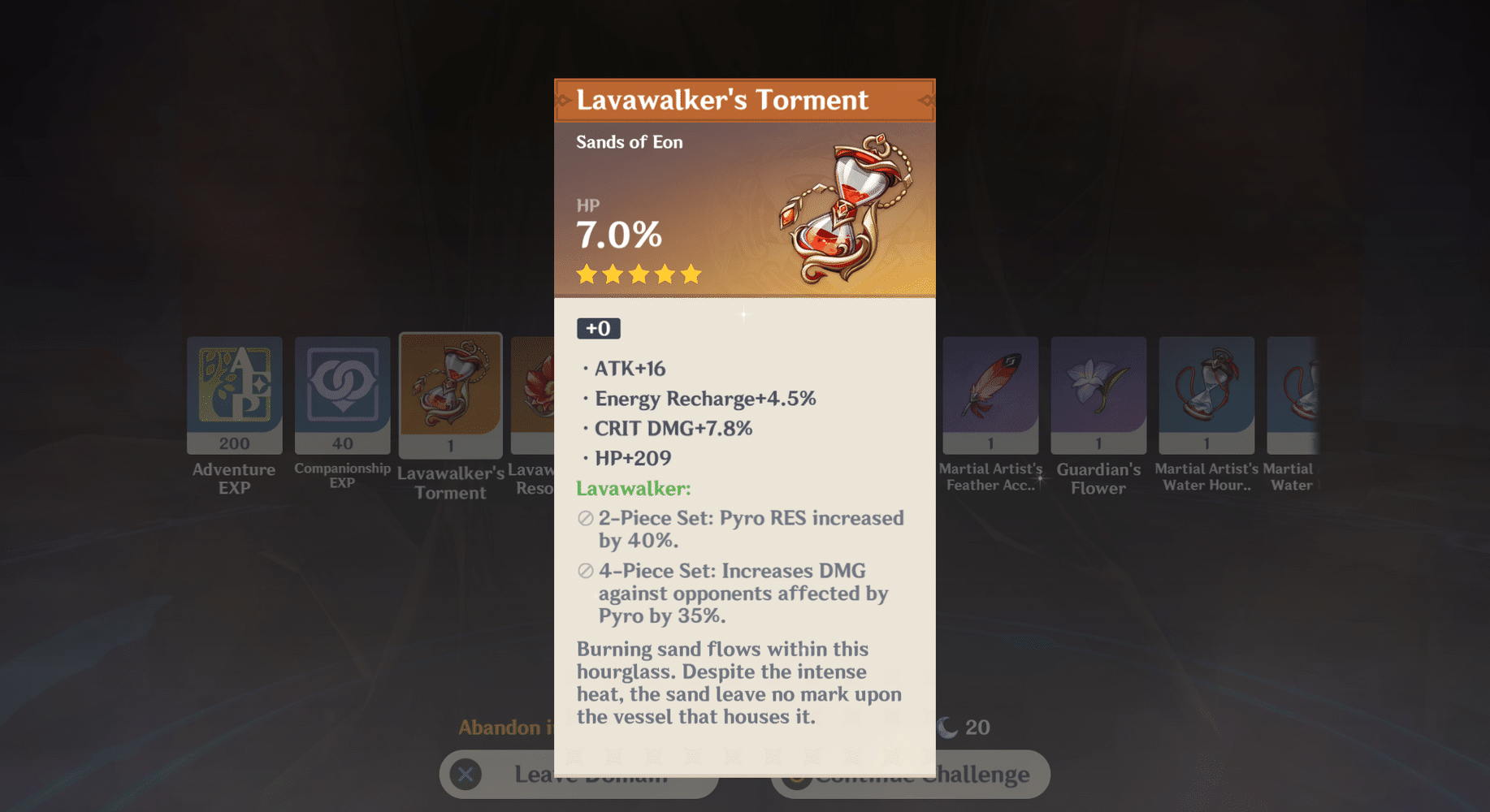Click the X icon inside Leave Domain button
1490x812 pixels.
(x=465, y=775)
